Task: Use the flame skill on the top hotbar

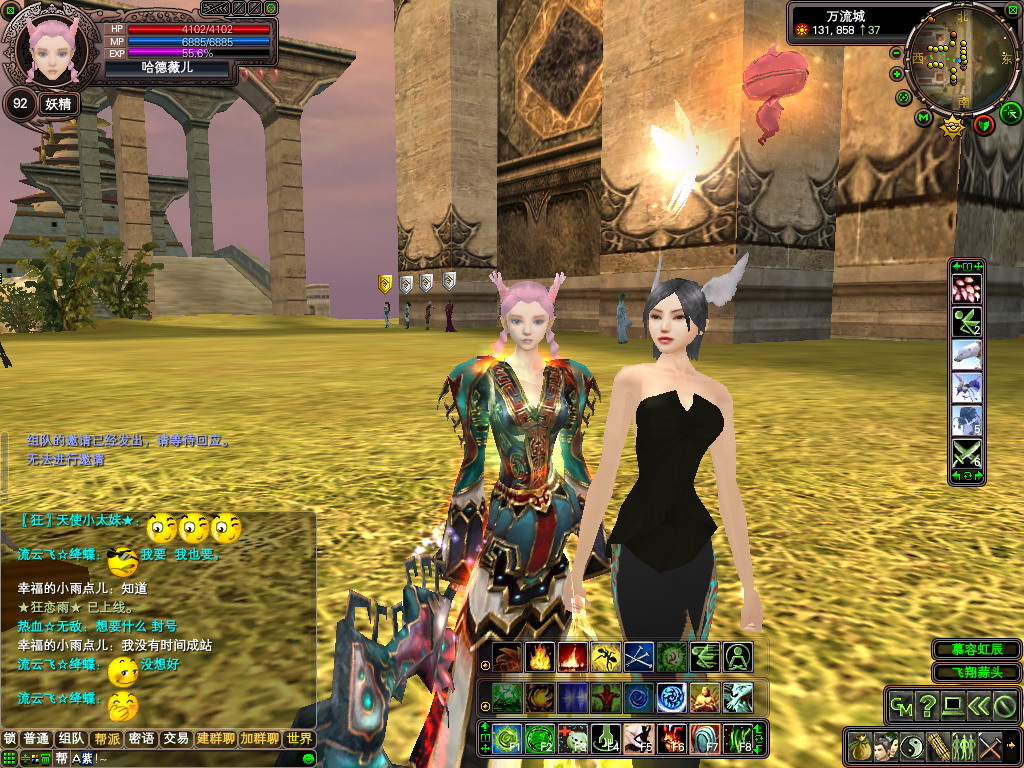Action: (540, 657)
